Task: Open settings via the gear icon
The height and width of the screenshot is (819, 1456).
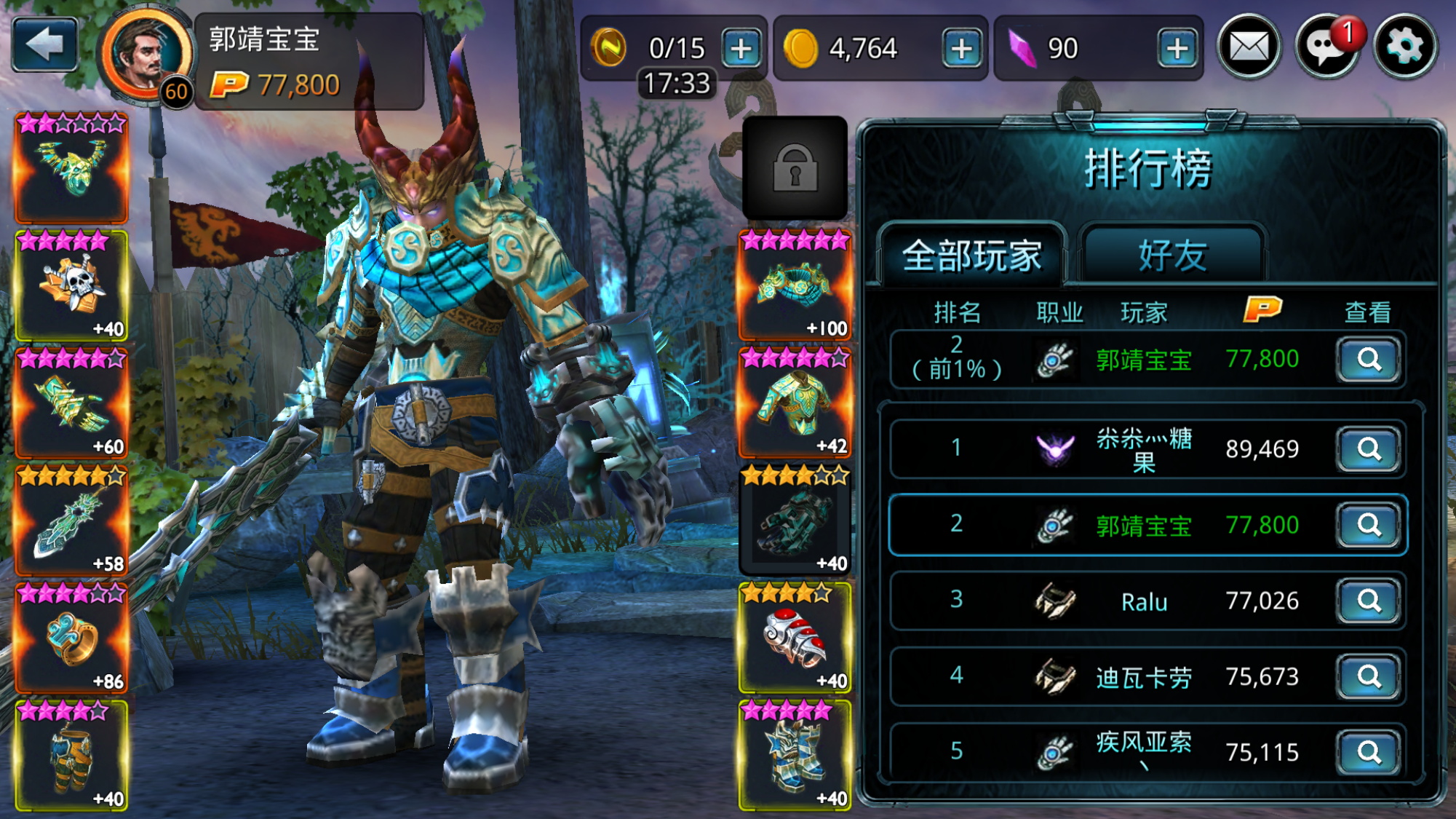Action: [x=1405, y=48]
